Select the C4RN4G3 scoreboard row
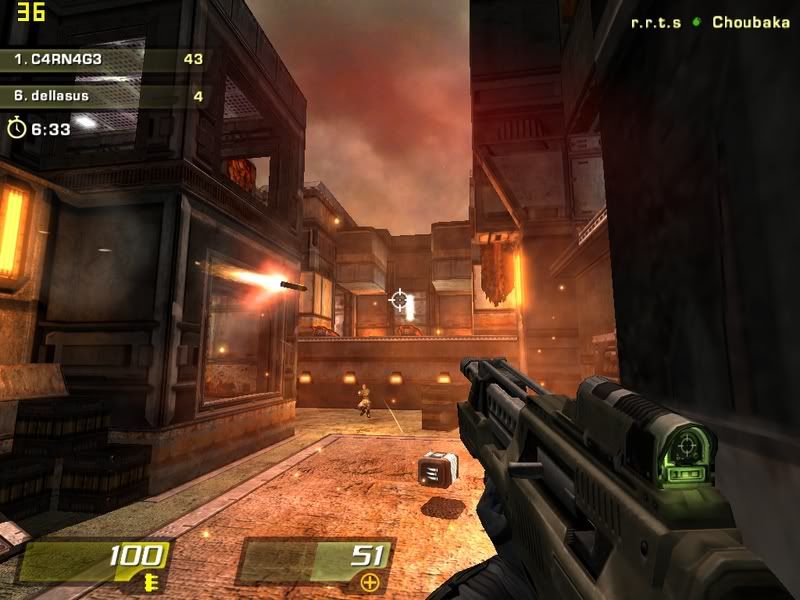The image size is (800, 600). click(105, 59)
